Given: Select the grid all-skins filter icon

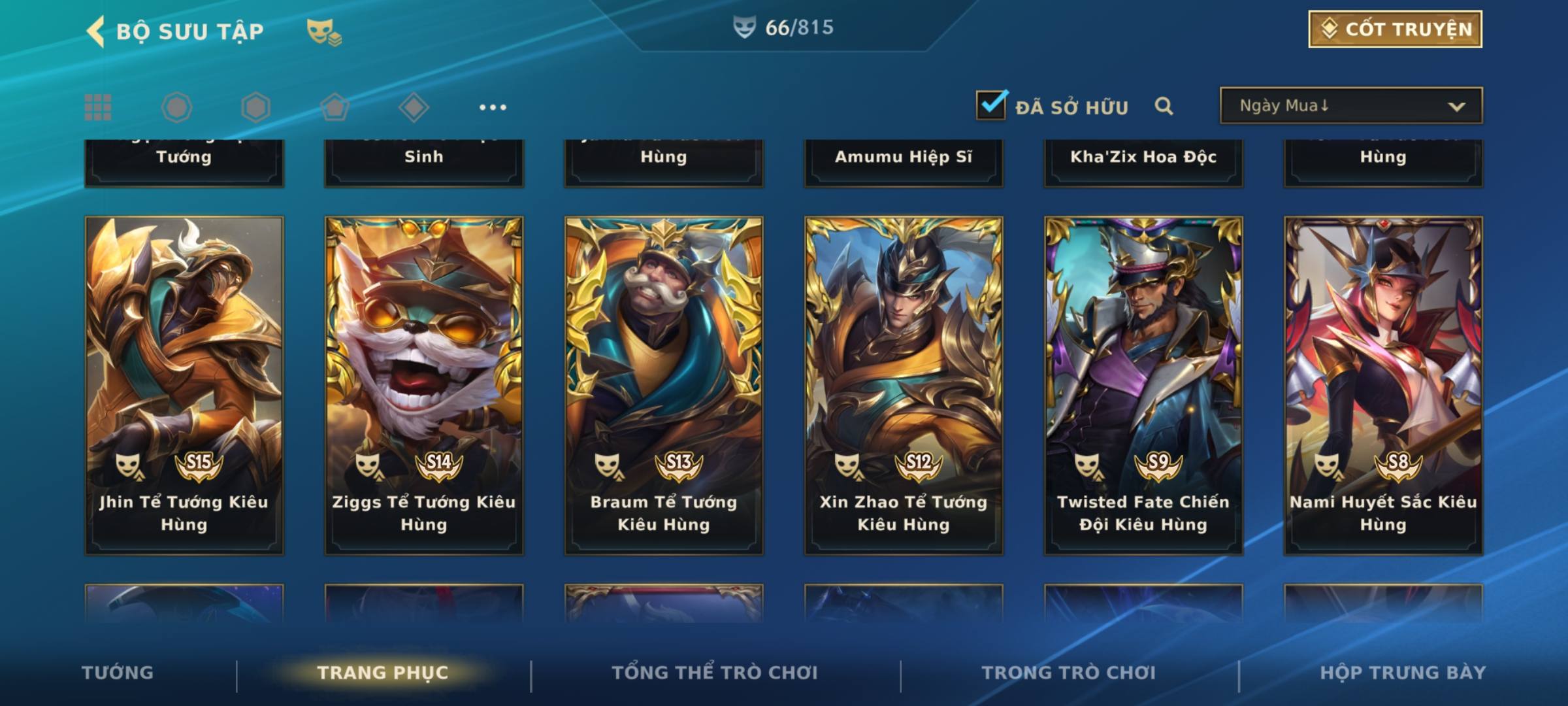Looking at the screenshot, I should point(98,107).
